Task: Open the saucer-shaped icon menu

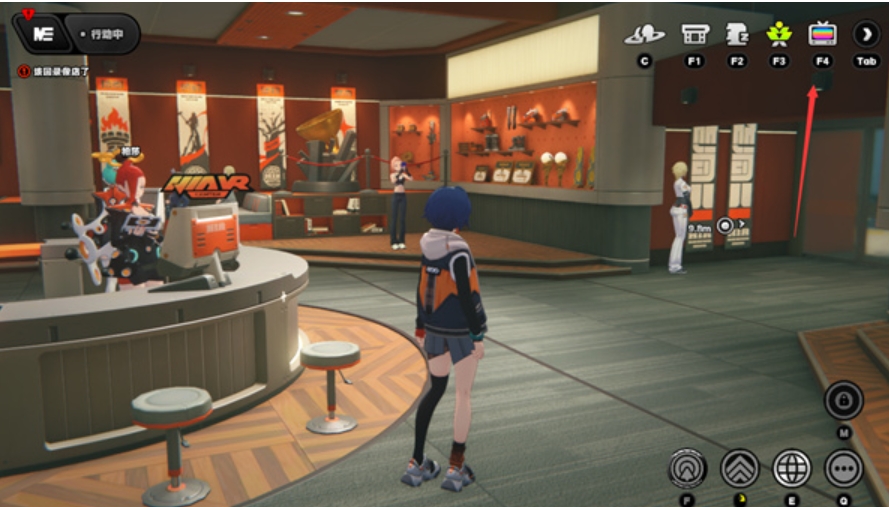Action: pyautogui.click(x=644, y=35)
